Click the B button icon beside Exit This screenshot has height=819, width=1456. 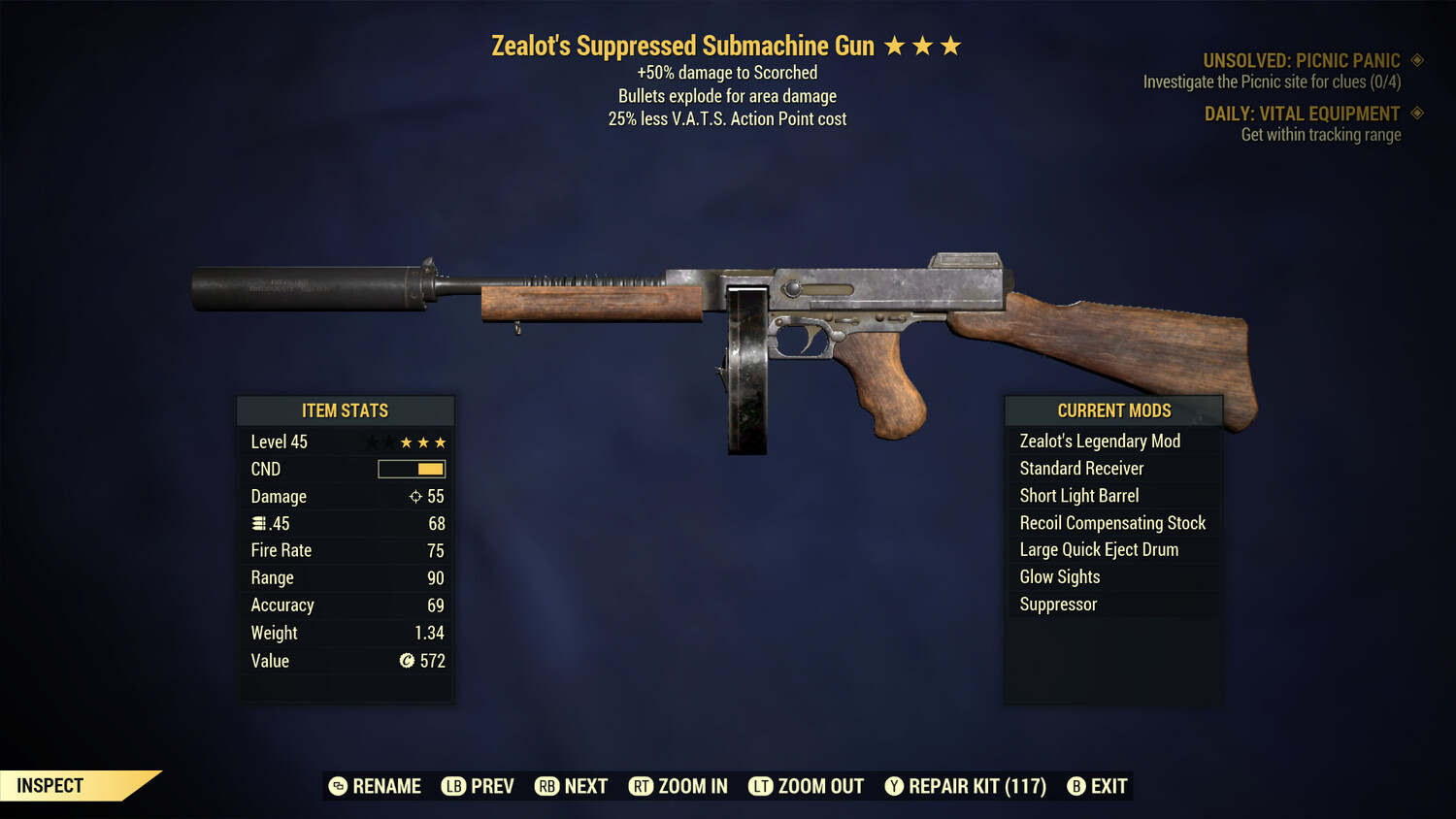[x=1076, y=786]
